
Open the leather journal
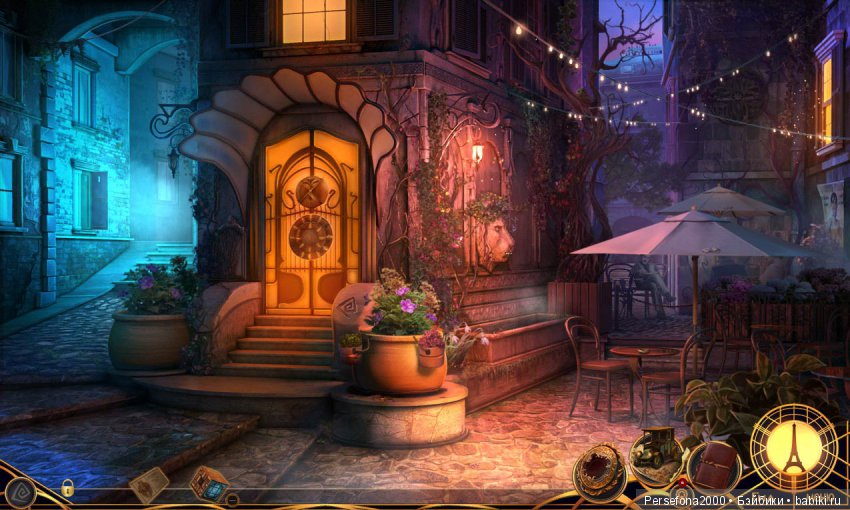714,467
